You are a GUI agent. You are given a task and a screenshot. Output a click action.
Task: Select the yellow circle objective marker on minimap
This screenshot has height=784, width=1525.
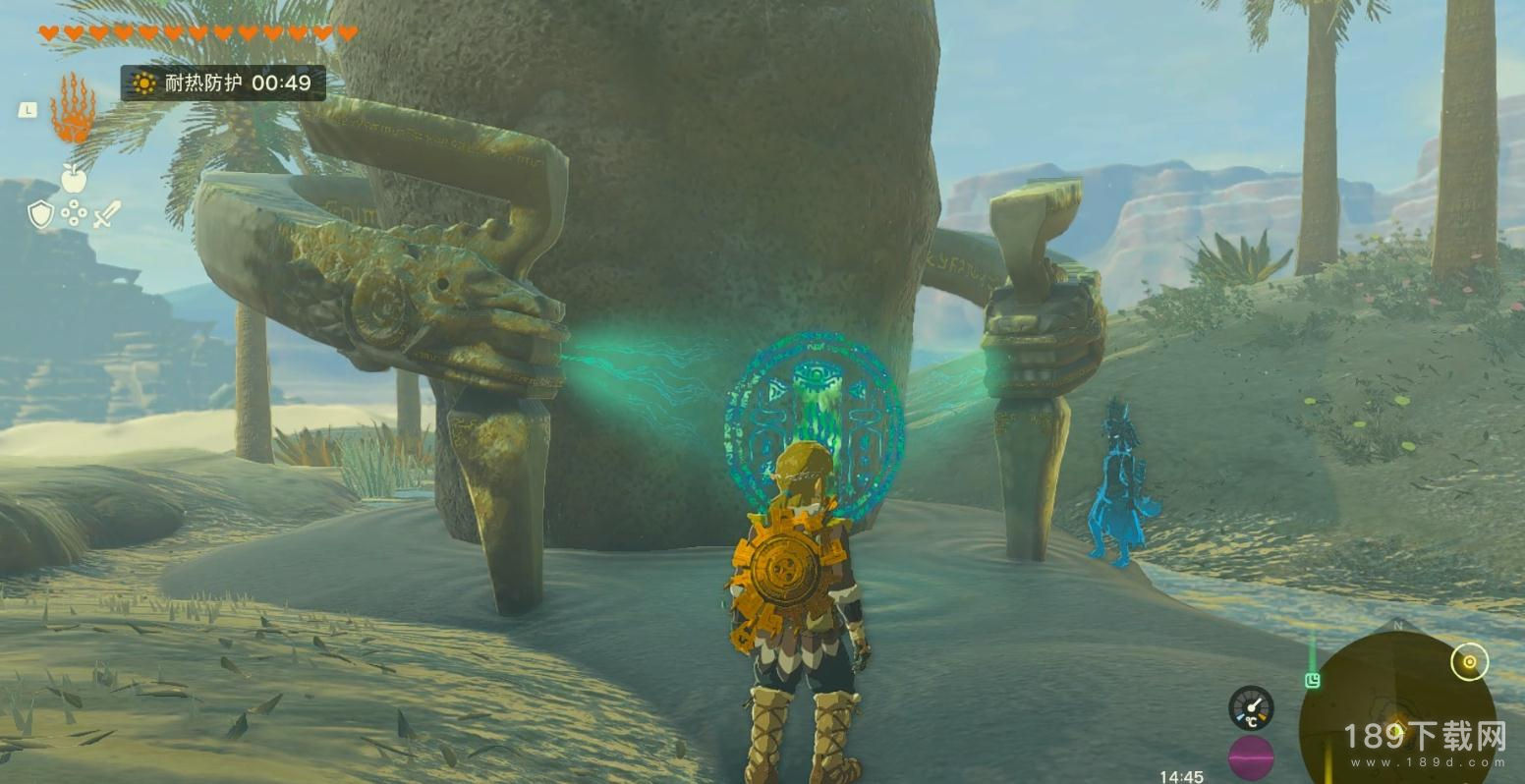click(x=1469, y=662)
